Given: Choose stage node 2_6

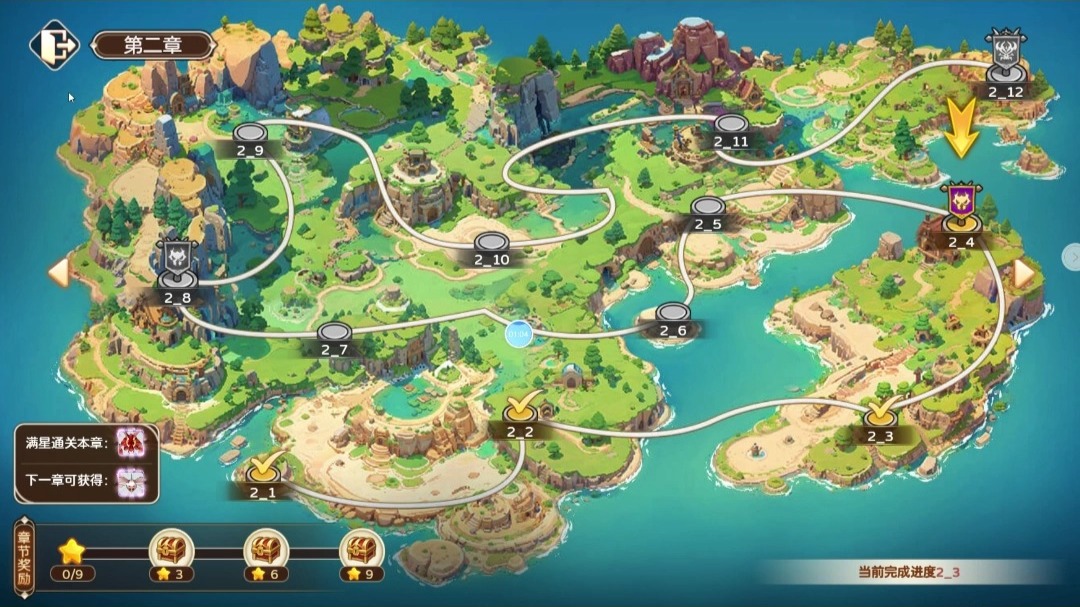Looking at the screenshot, I should coord(674,315).
